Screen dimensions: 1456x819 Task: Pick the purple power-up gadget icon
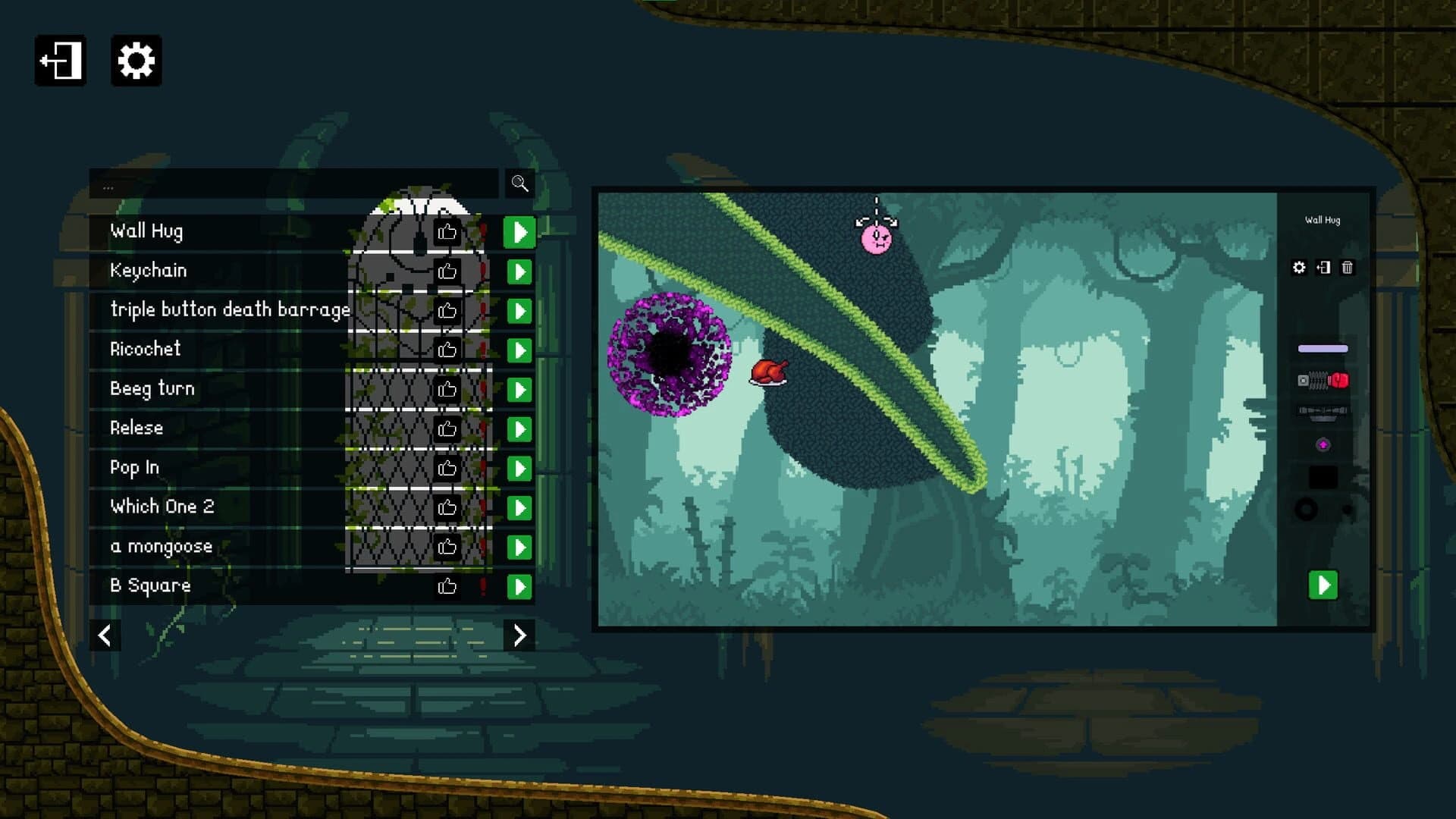[1323, 444]
